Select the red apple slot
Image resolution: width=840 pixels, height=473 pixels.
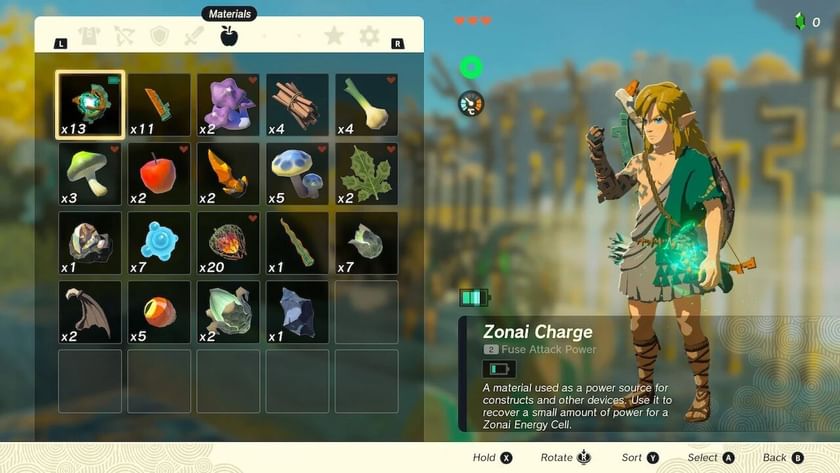click(x=159, y=173)
